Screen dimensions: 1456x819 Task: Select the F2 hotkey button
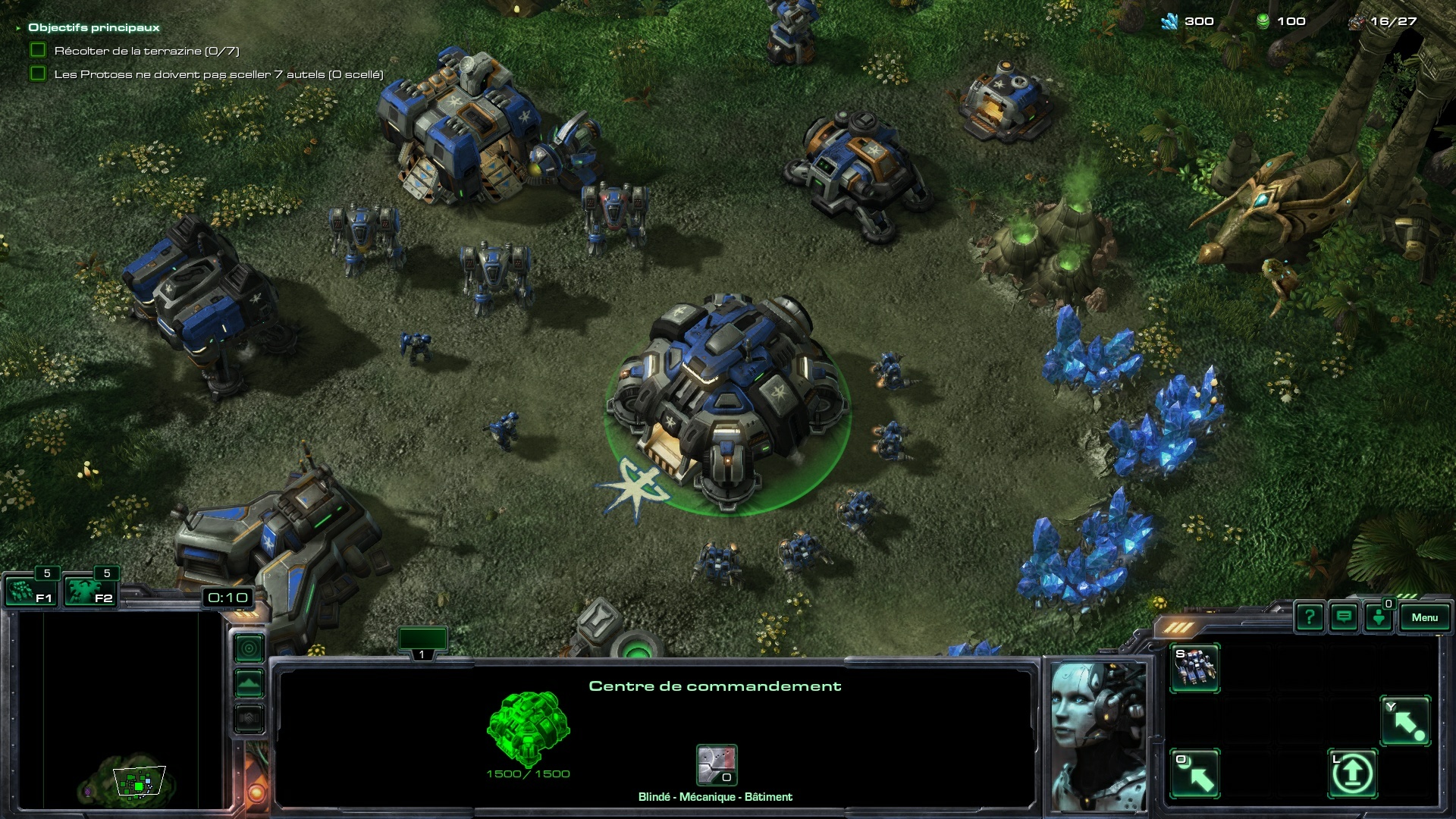pos(89,591)
